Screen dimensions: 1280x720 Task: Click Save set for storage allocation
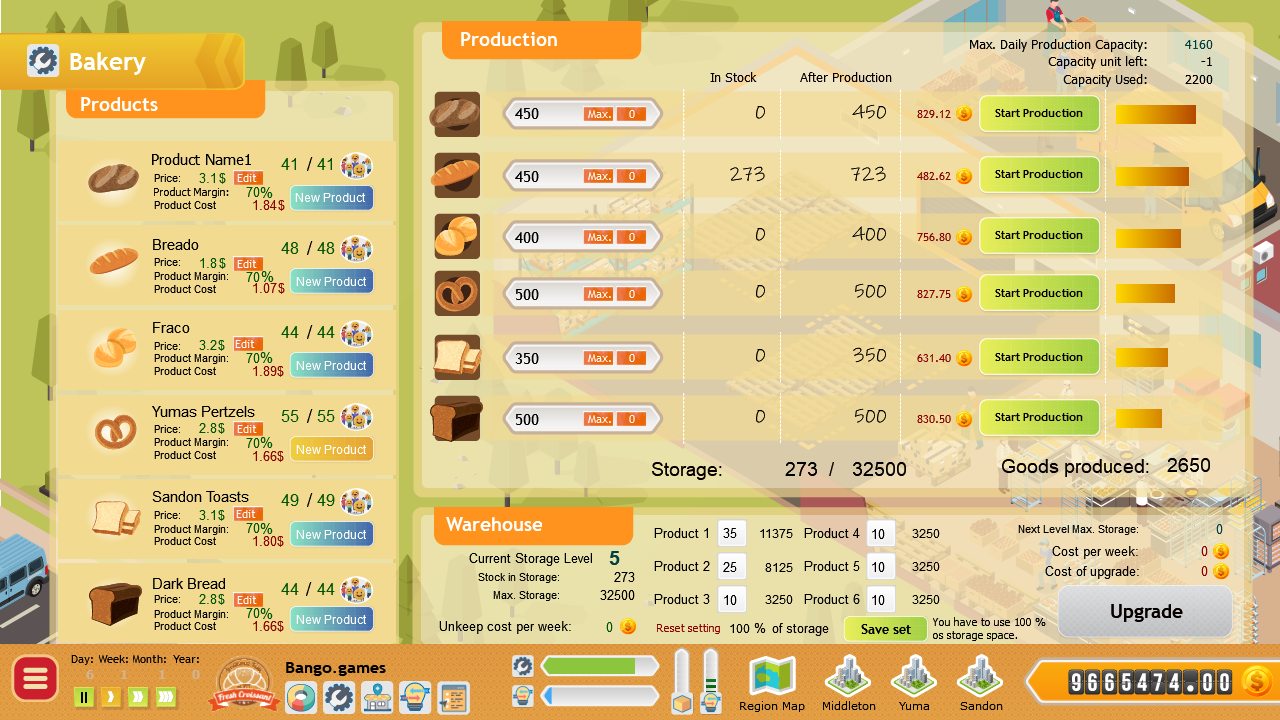click(x=885, y=628)
